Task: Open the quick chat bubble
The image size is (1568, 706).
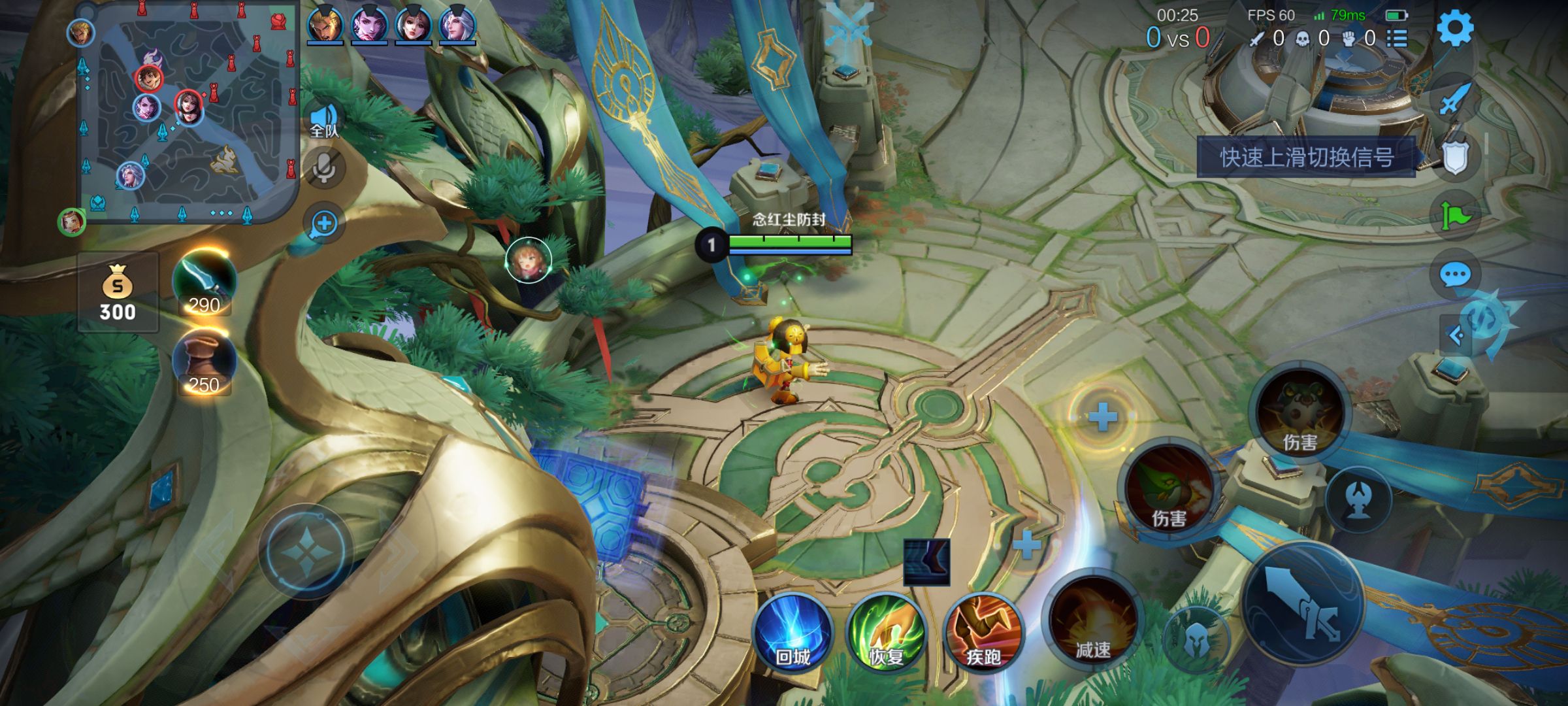Action: 1455,275
